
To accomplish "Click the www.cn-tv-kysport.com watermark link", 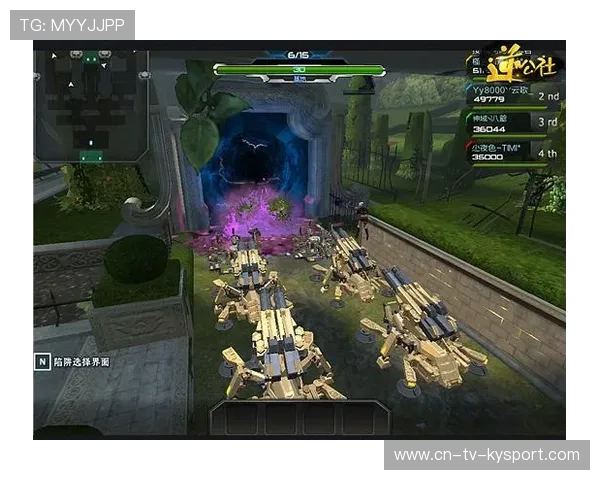I will 487,455.
